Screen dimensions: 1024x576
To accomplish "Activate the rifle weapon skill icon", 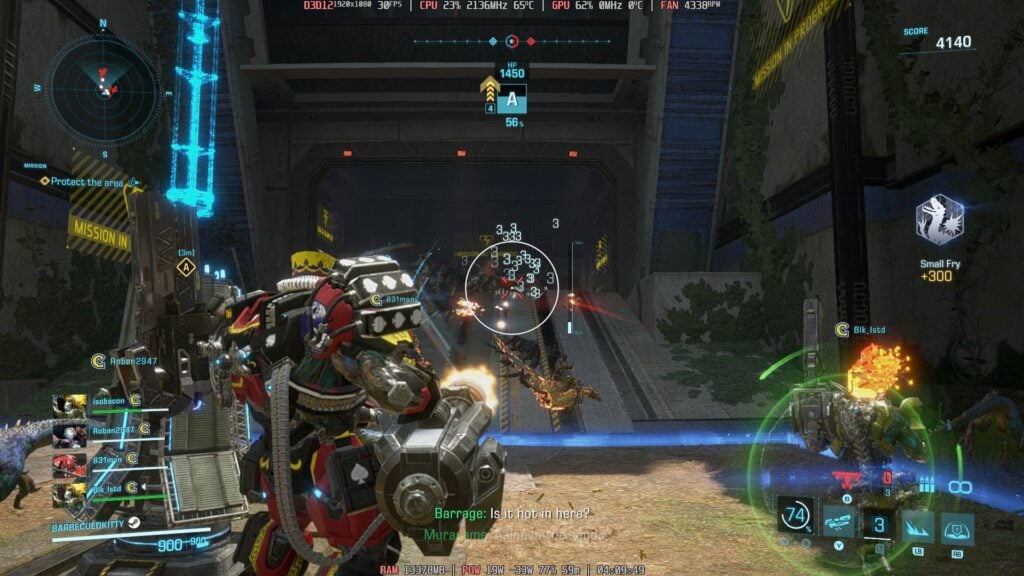I will pyautogui.click(x=838, y=522).
